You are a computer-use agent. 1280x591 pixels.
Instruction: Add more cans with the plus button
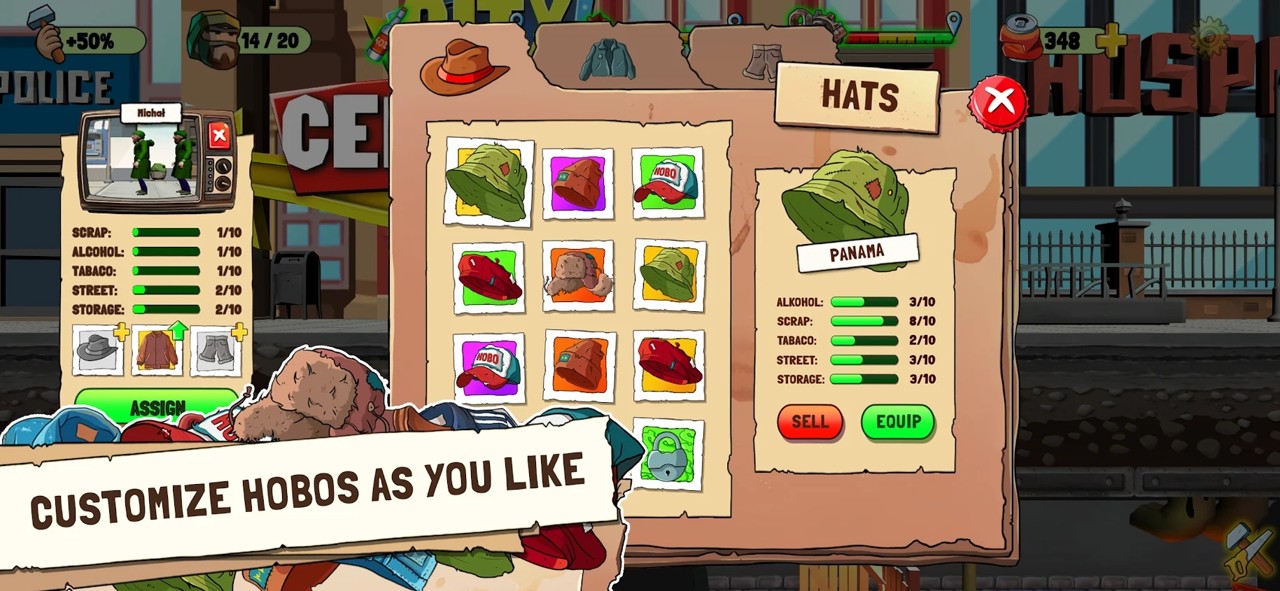(1110, 41)
